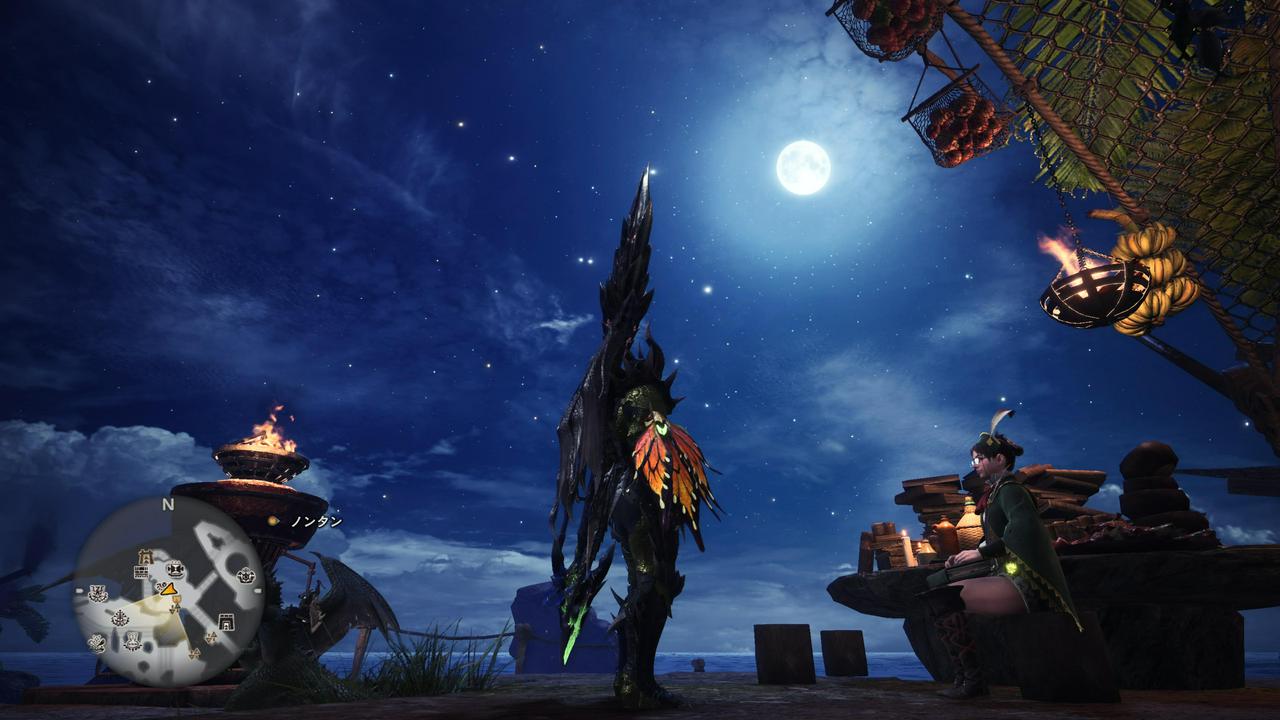
Task: Select the arched gate marker on the minimap
Action: click(226, 622)
